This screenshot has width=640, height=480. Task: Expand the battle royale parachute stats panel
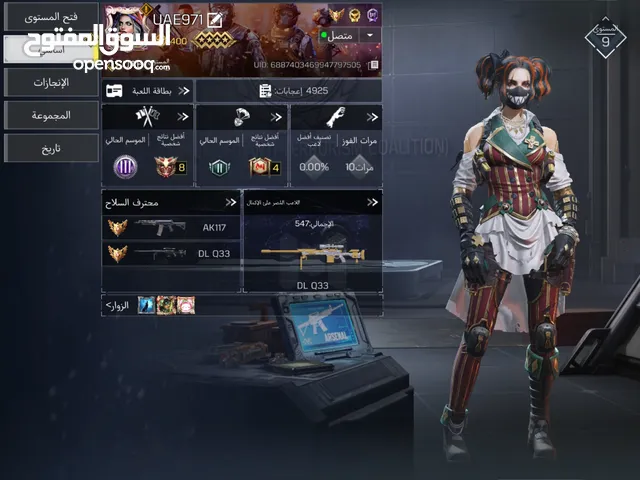click(241, 145)
